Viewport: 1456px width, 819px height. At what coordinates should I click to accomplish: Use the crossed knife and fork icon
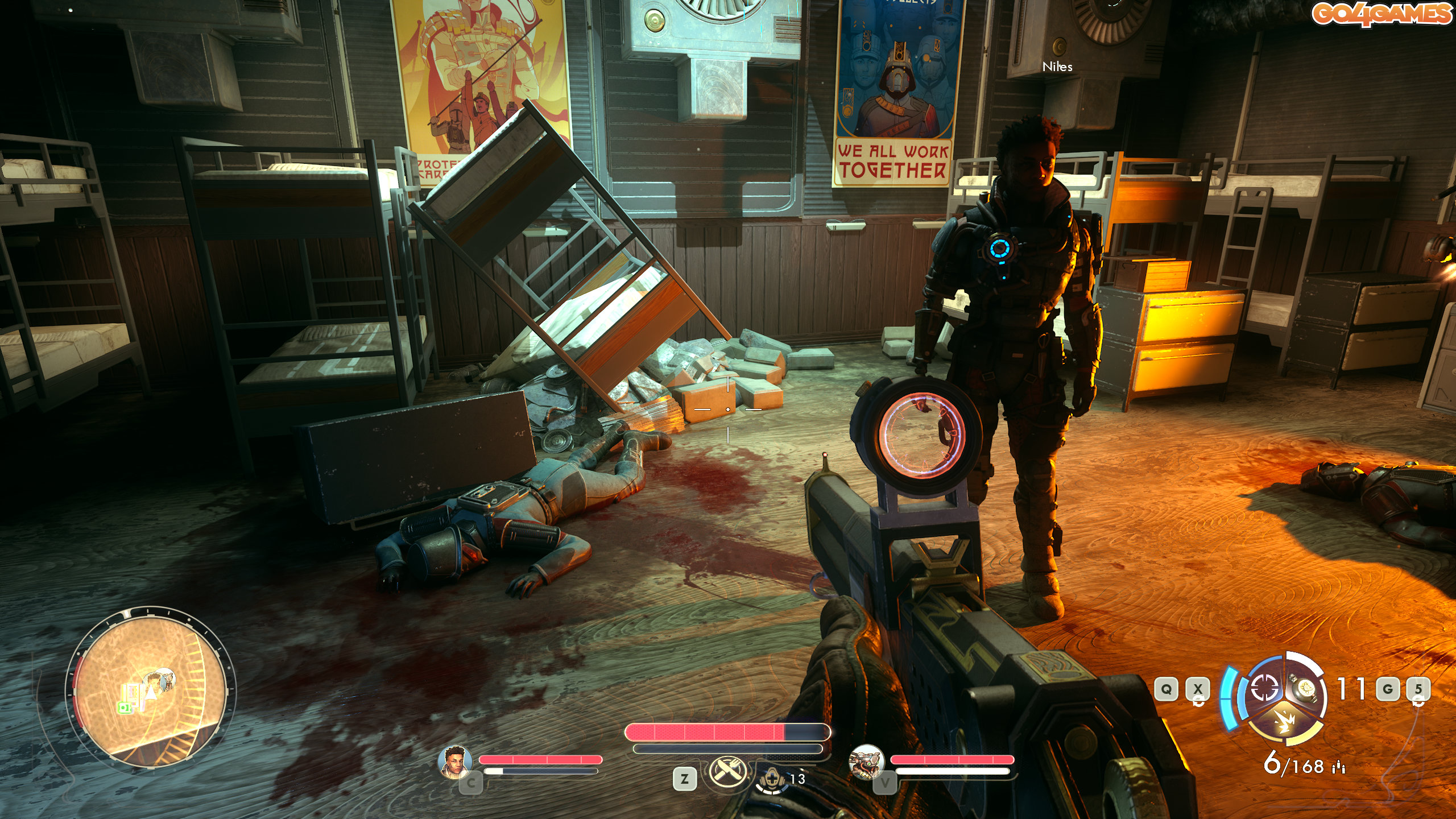click(x=726, y=772)
